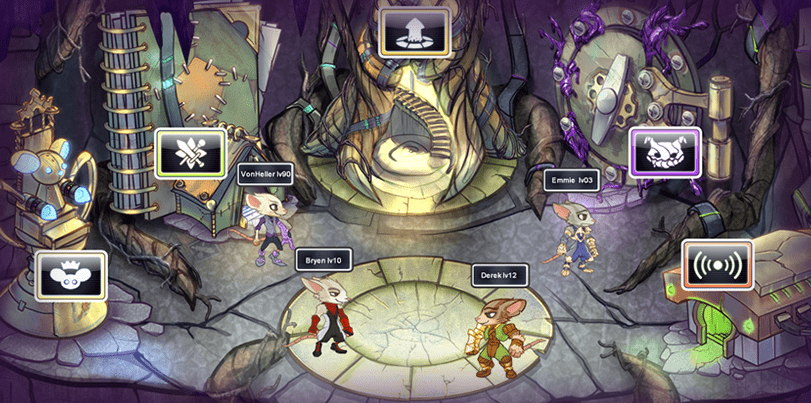
Task: Open the crossed tools crafting icon
Action: tap(191, 154)
